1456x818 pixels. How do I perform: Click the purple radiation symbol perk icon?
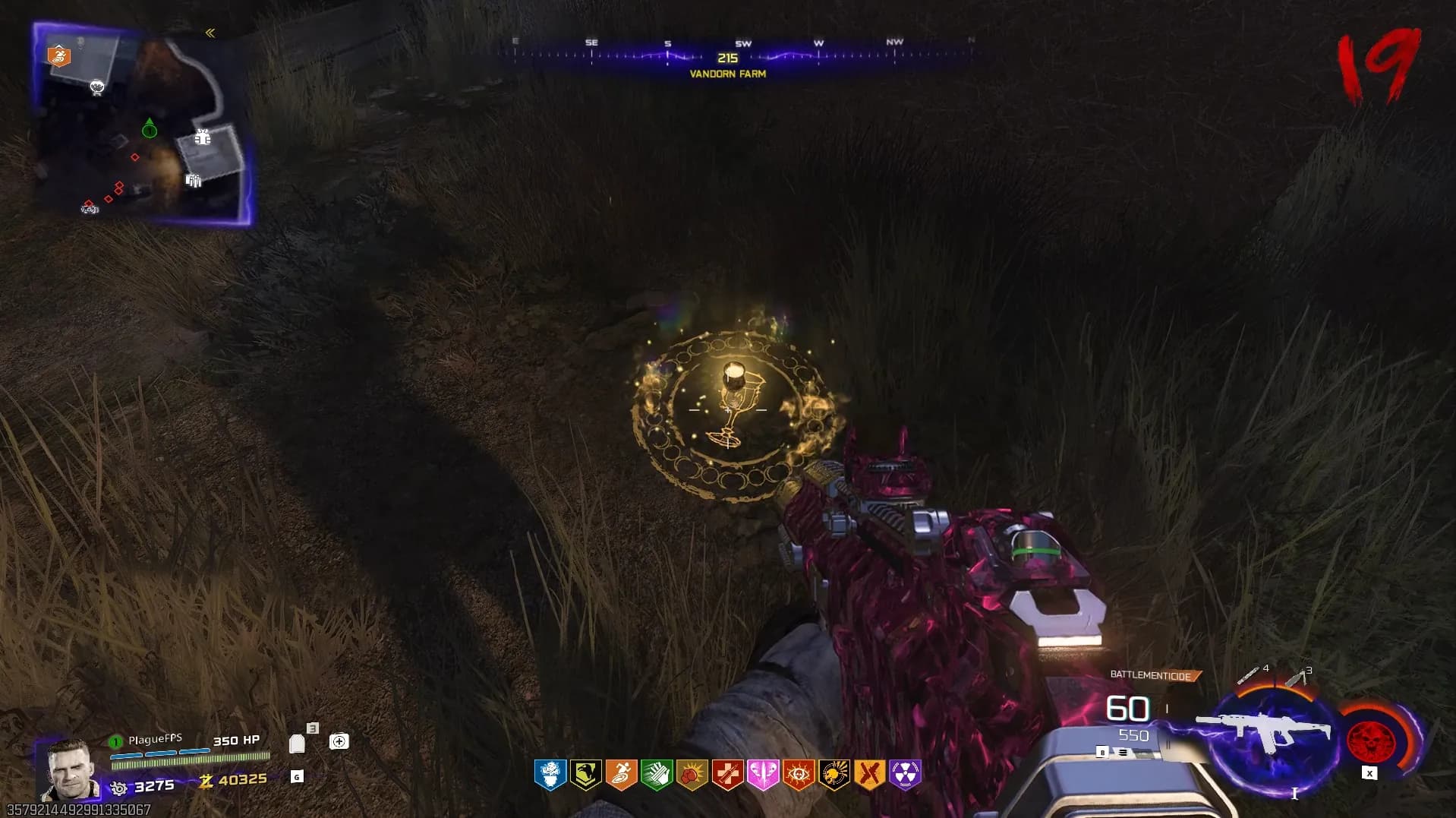point(905,775)
